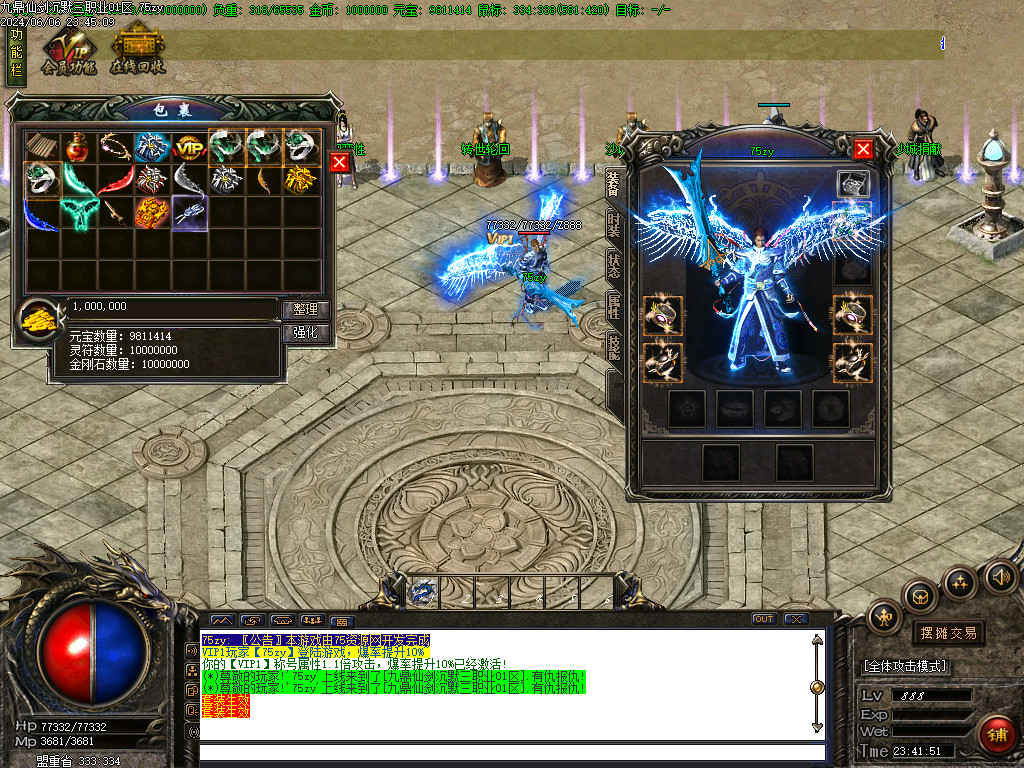Select the red potion in the bag
Screen dimensions: 1024x768
click(x=78, y=147)
